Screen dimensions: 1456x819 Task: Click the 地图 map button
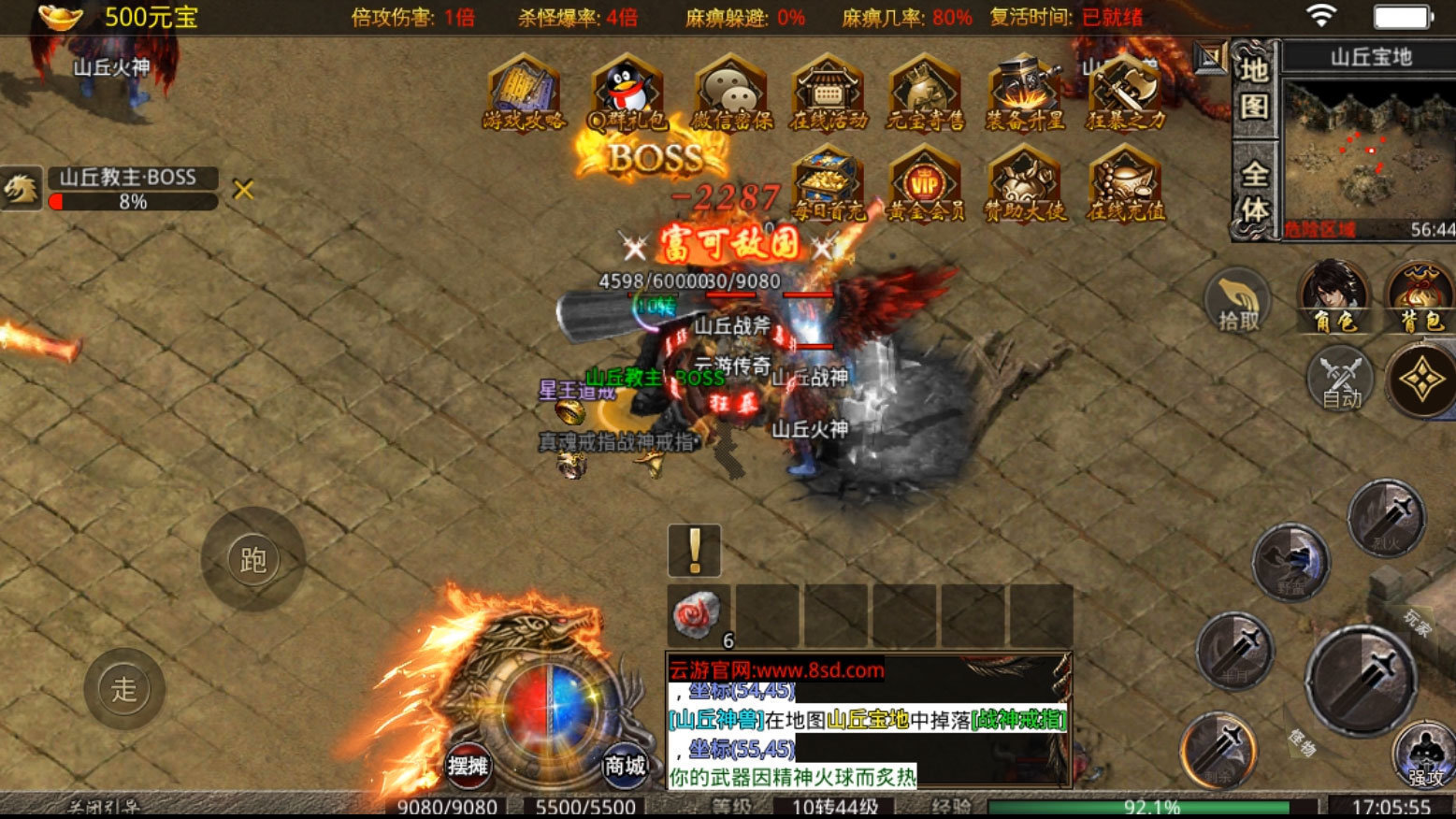[1254, 90]
